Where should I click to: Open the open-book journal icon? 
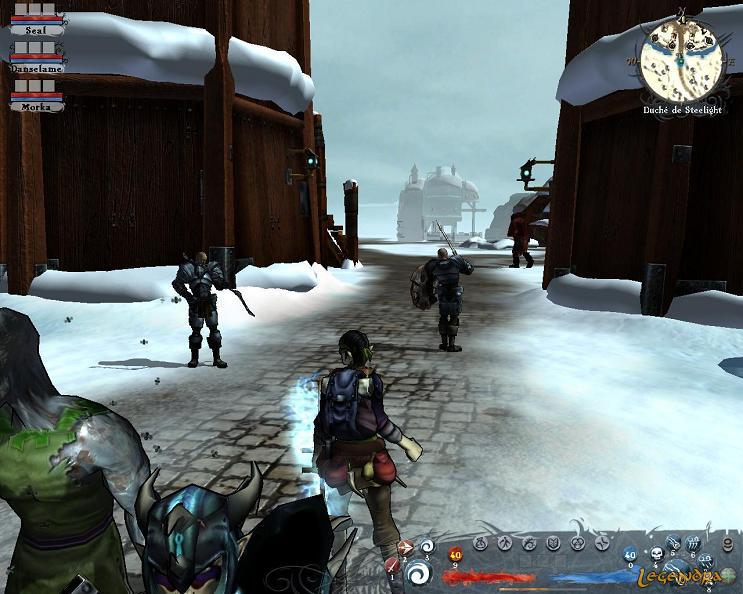[x=553, y=543]
